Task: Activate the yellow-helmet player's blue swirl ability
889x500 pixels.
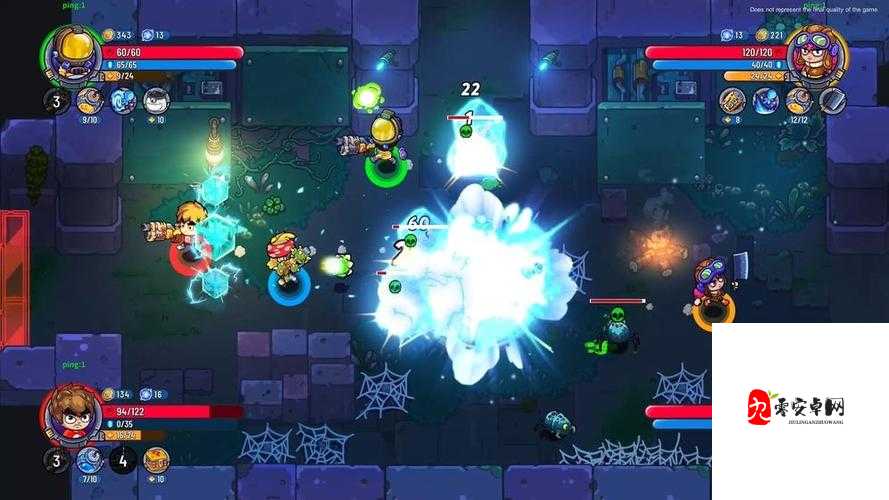Action: coord(122,100)
